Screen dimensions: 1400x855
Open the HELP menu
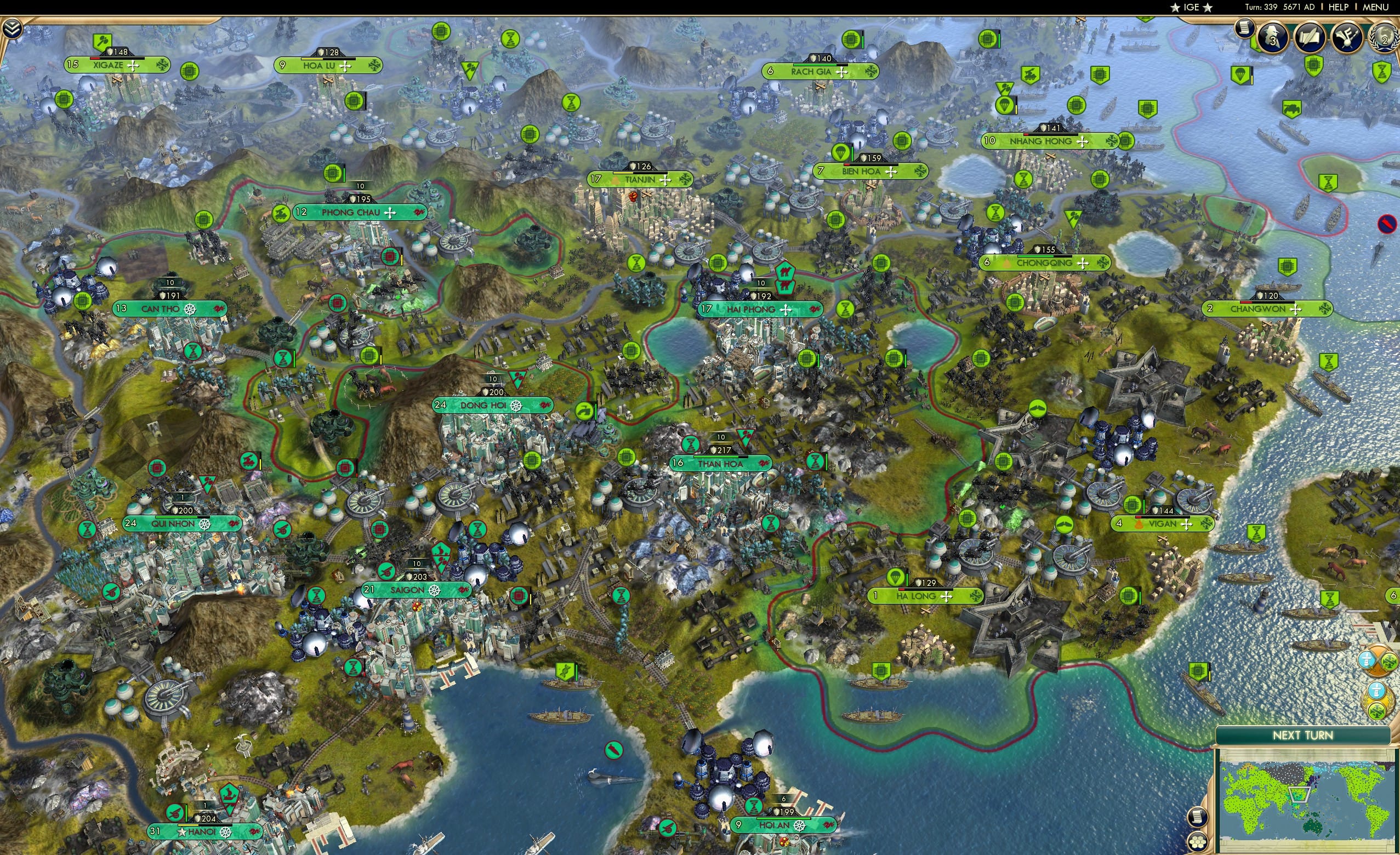[x=1339, y=7]
